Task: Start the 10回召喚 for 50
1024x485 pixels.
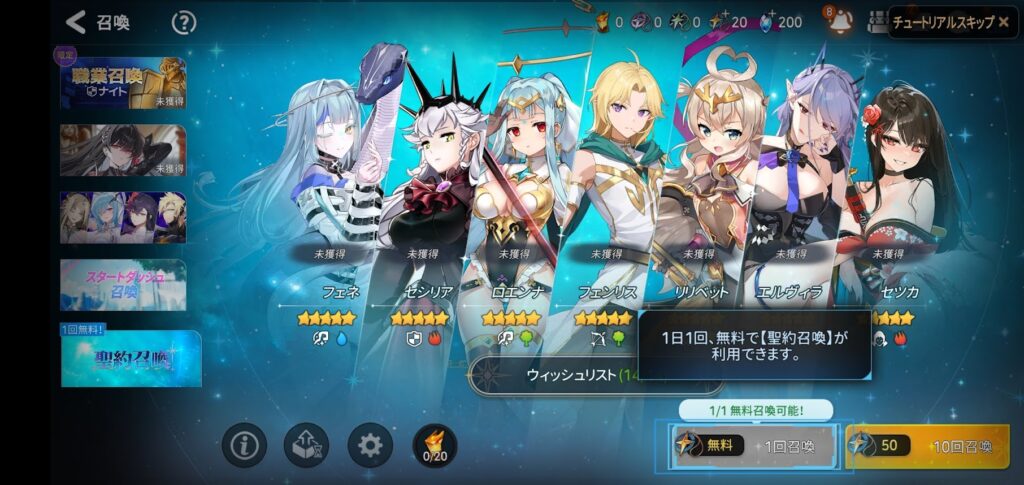Action: (x=927, y=446)
